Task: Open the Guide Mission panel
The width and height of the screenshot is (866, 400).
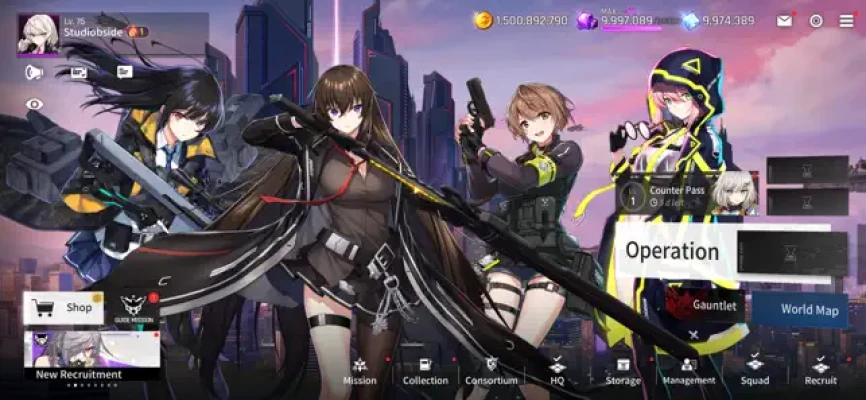Action: point(135,308)
